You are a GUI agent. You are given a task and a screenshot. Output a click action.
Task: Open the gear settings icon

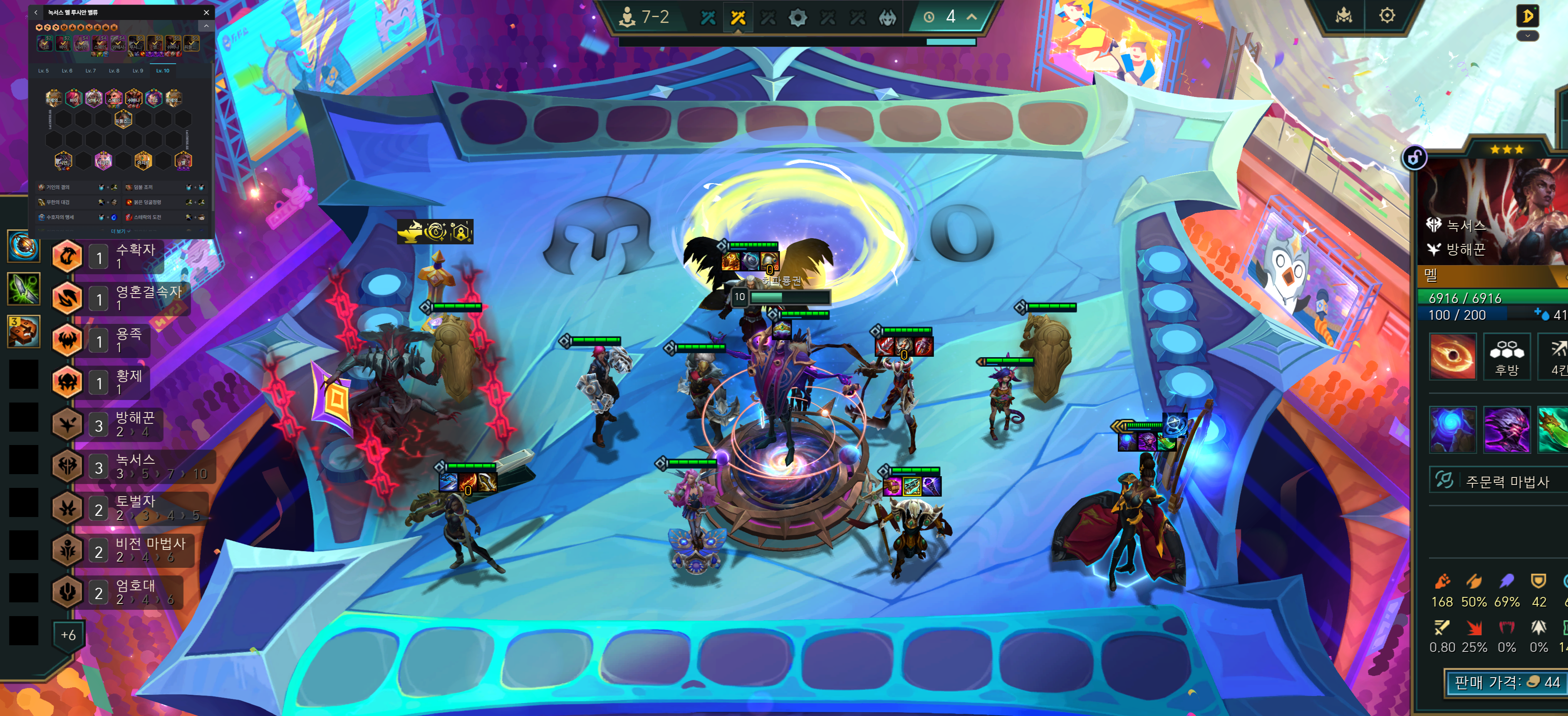click(1387, 16)
